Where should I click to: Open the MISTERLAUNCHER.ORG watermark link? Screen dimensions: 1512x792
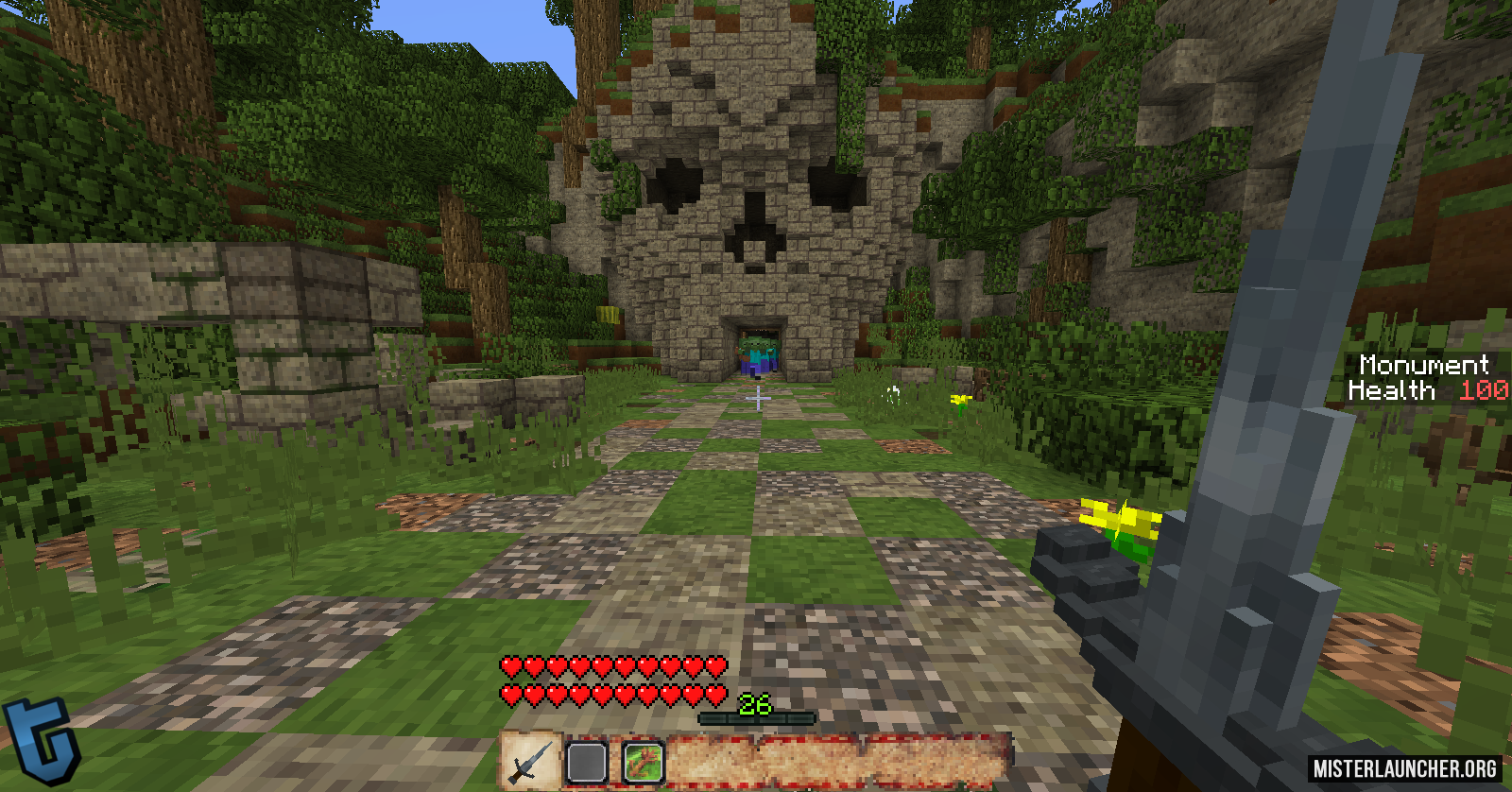point(1405,768)
